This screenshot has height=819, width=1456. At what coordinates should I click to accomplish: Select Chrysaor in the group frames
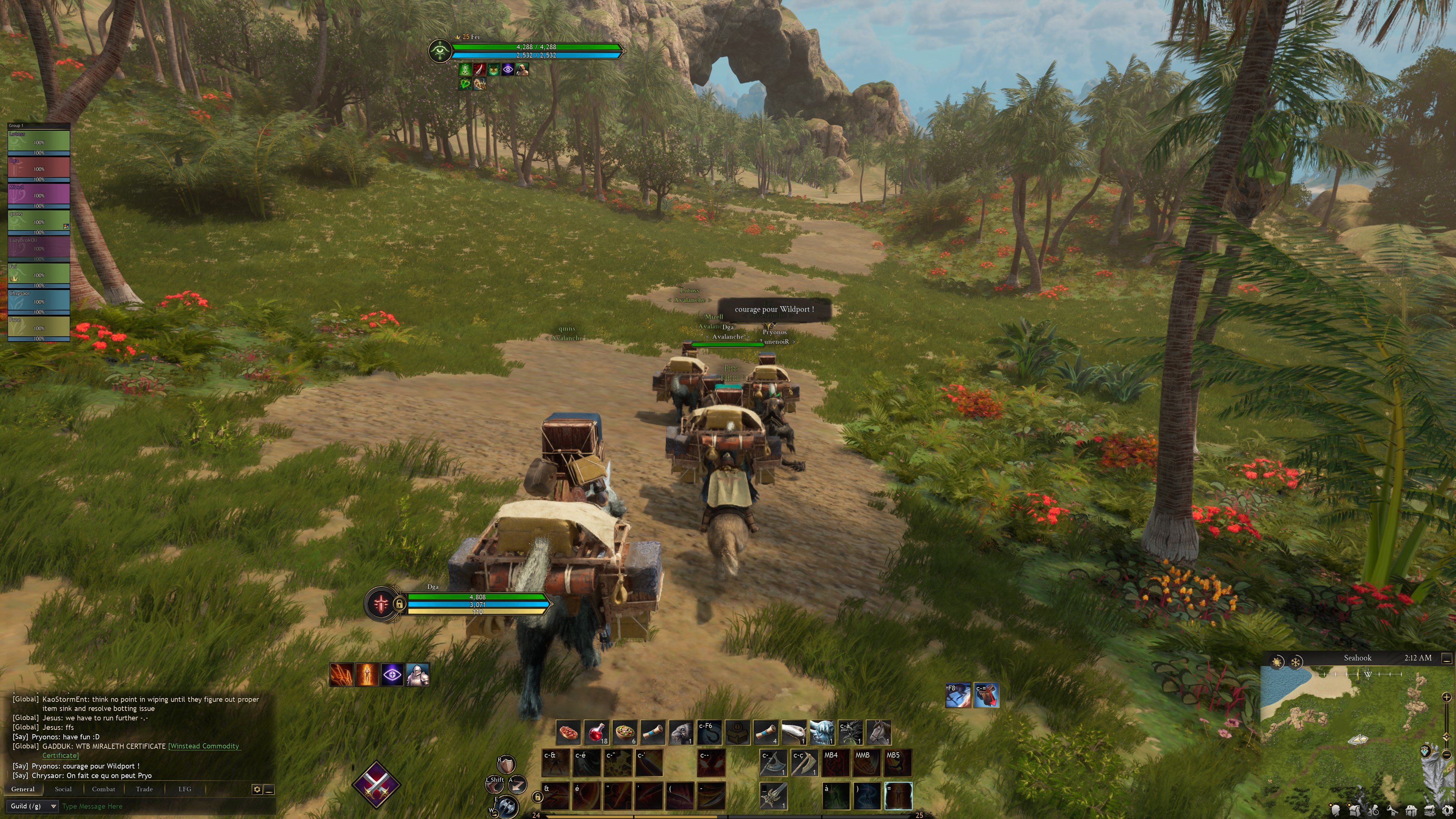point(38,301)
